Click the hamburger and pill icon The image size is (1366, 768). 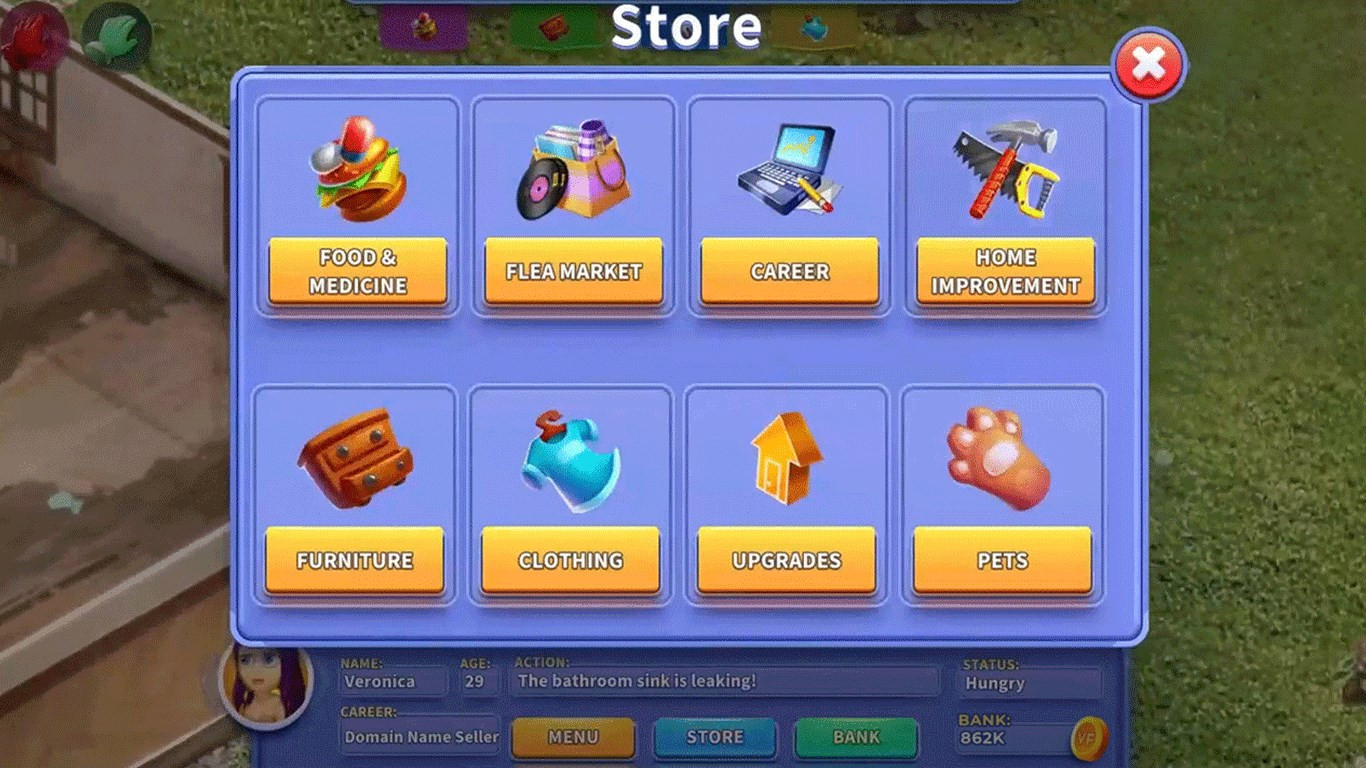357,167
